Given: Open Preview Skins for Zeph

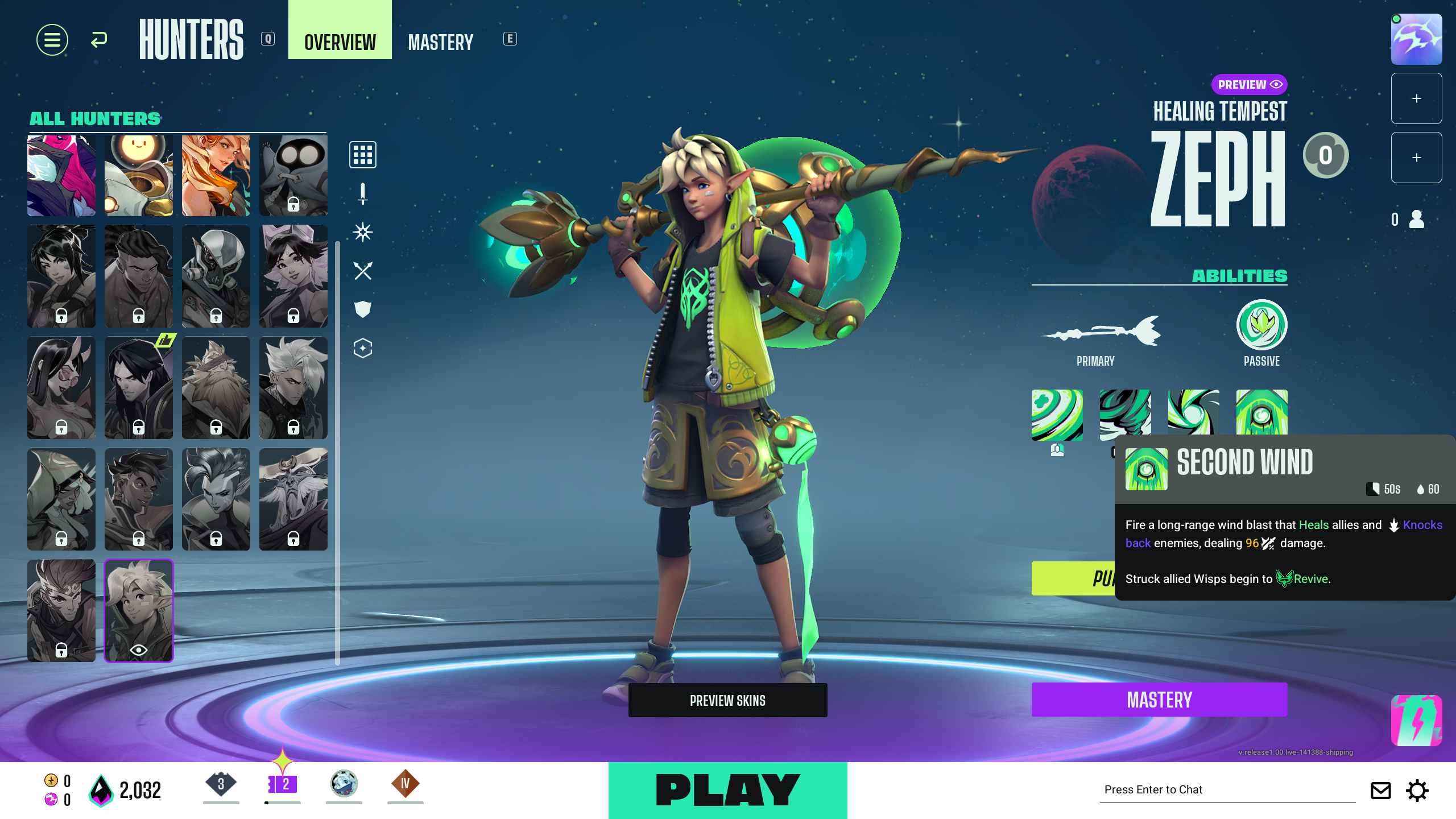Looking at the screenshot, I should point(727,700).
